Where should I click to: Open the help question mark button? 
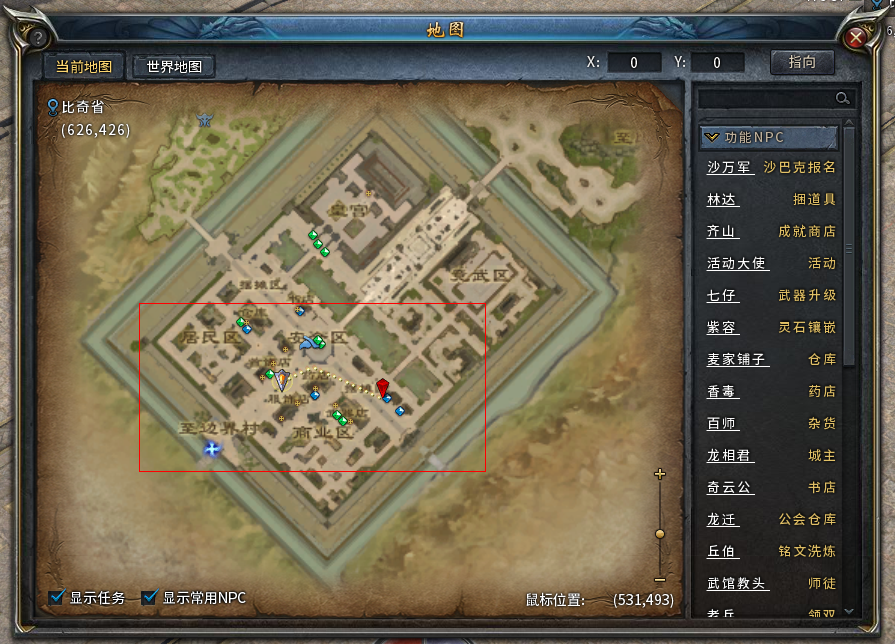38,38
